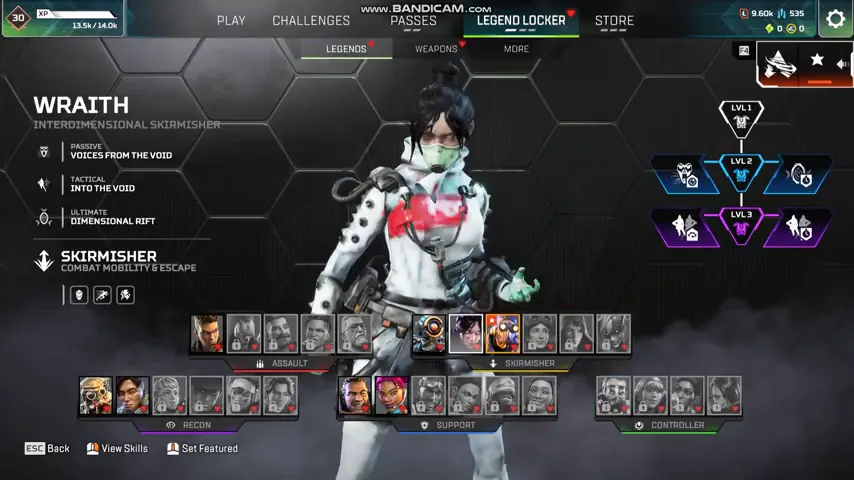Open the More sub-tab
This screenshot has height=480, width=854.
pyautogui.click(x=516, y=48)
